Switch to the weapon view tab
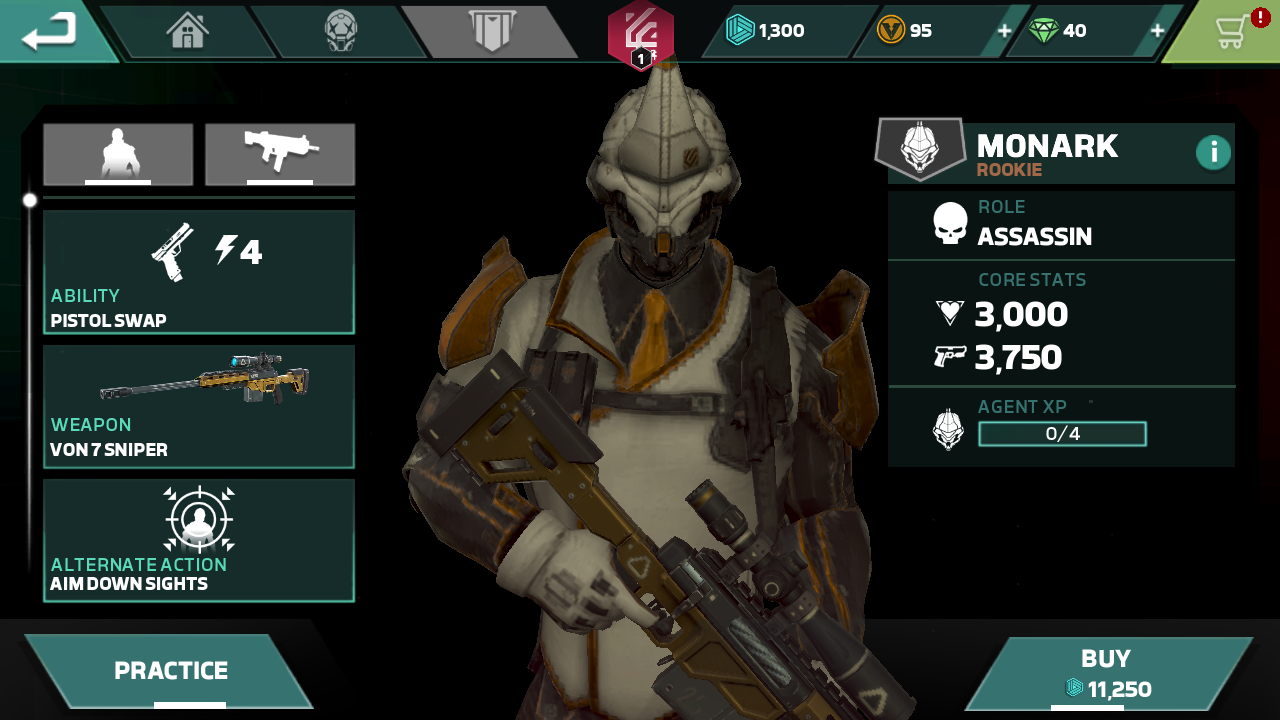Viewport: 1280px width, 720px height. click(x=280, y=154)
